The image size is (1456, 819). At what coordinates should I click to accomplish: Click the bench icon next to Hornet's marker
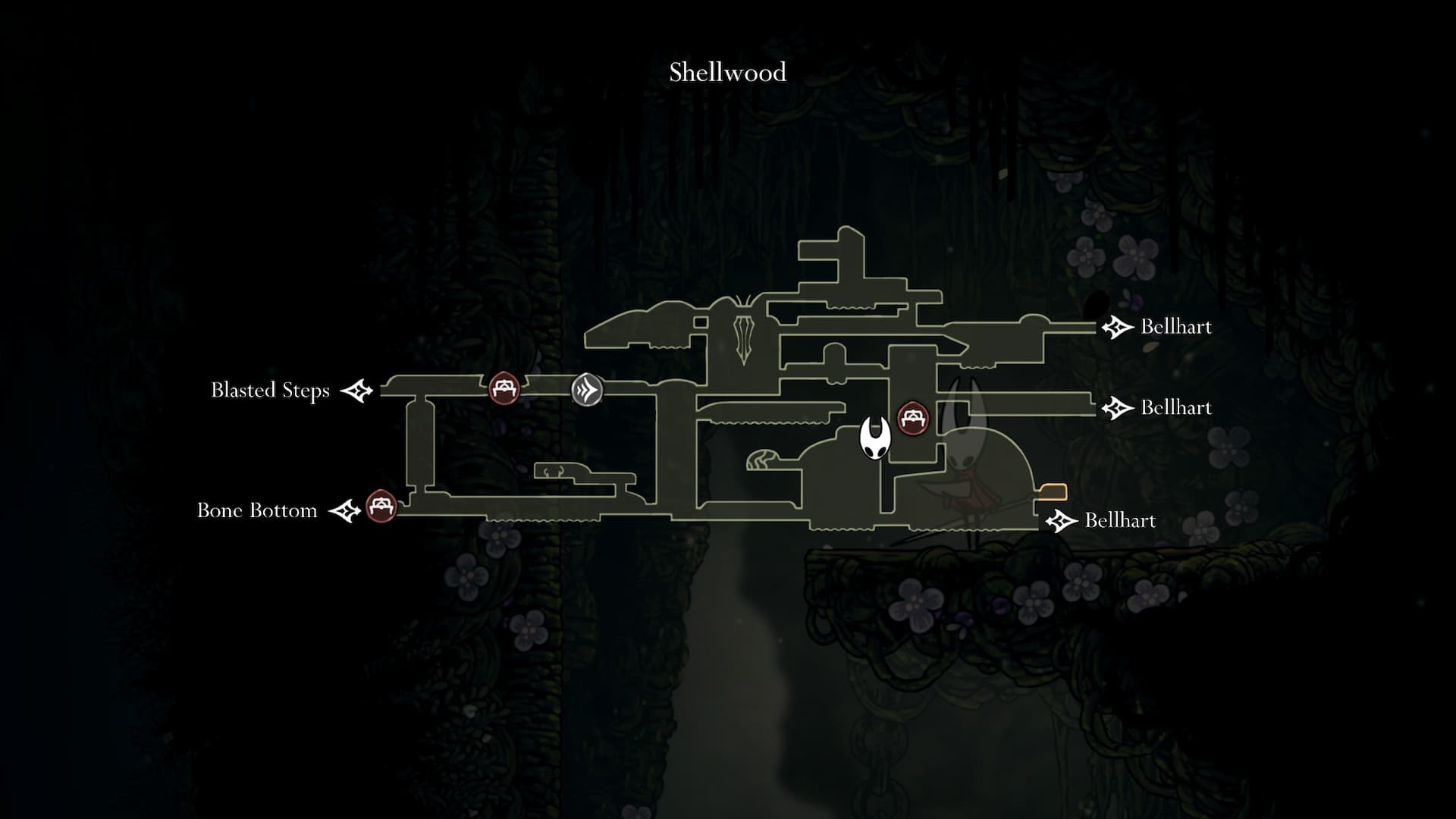coord(913,418)
